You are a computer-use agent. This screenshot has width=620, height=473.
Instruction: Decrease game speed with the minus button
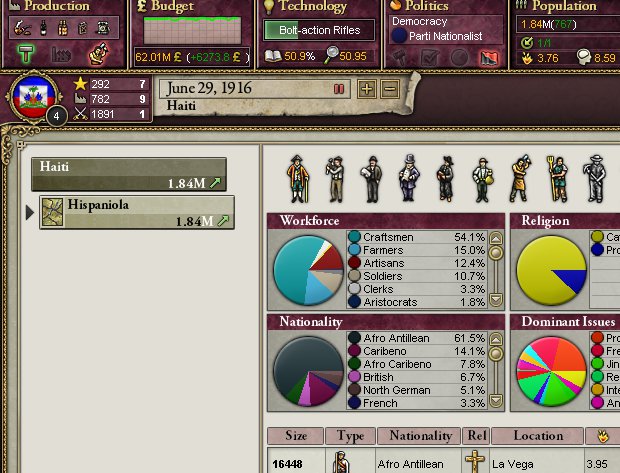click(x=389, y=89)
